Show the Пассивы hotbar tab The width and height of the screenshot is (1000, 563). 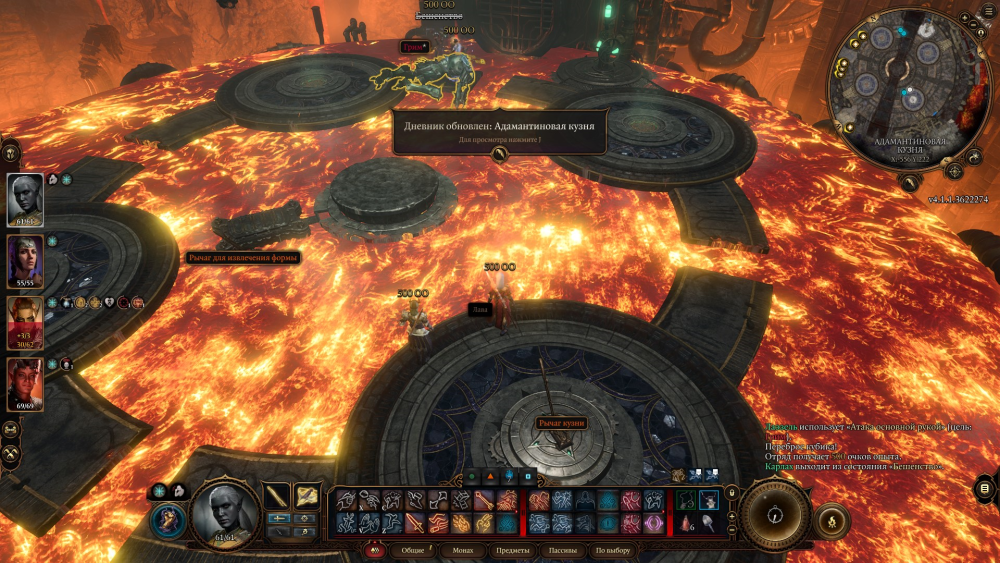coord(562,551)
